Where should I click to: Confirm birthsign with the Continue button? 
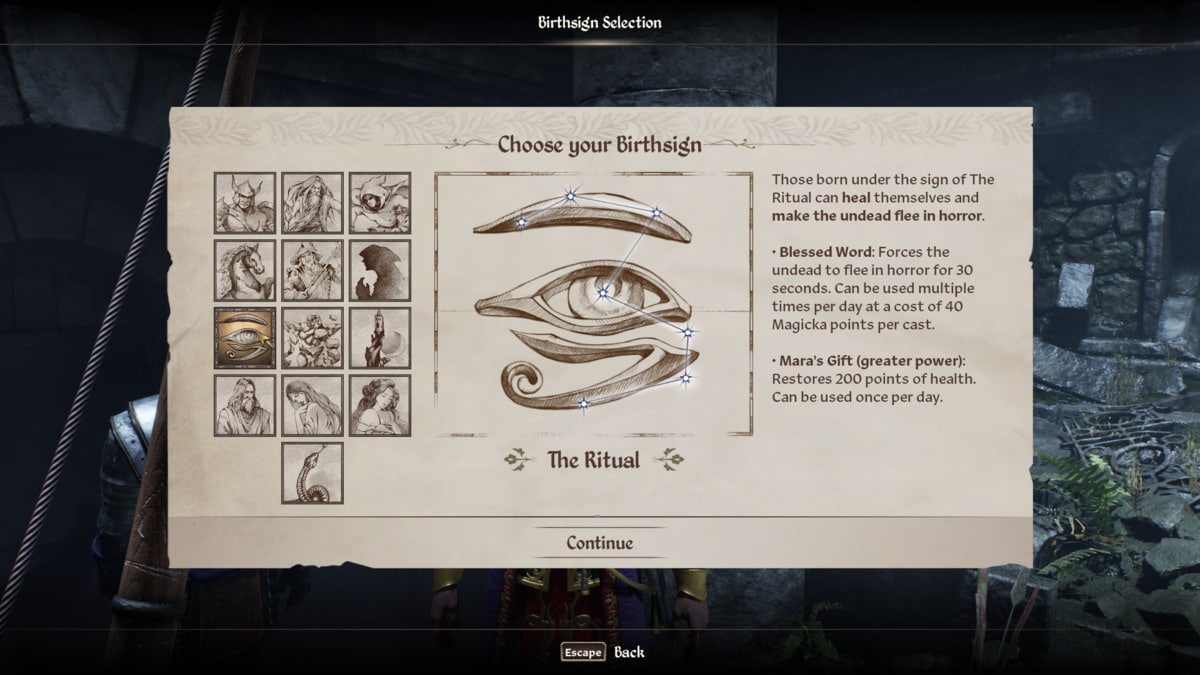[599, 543]
